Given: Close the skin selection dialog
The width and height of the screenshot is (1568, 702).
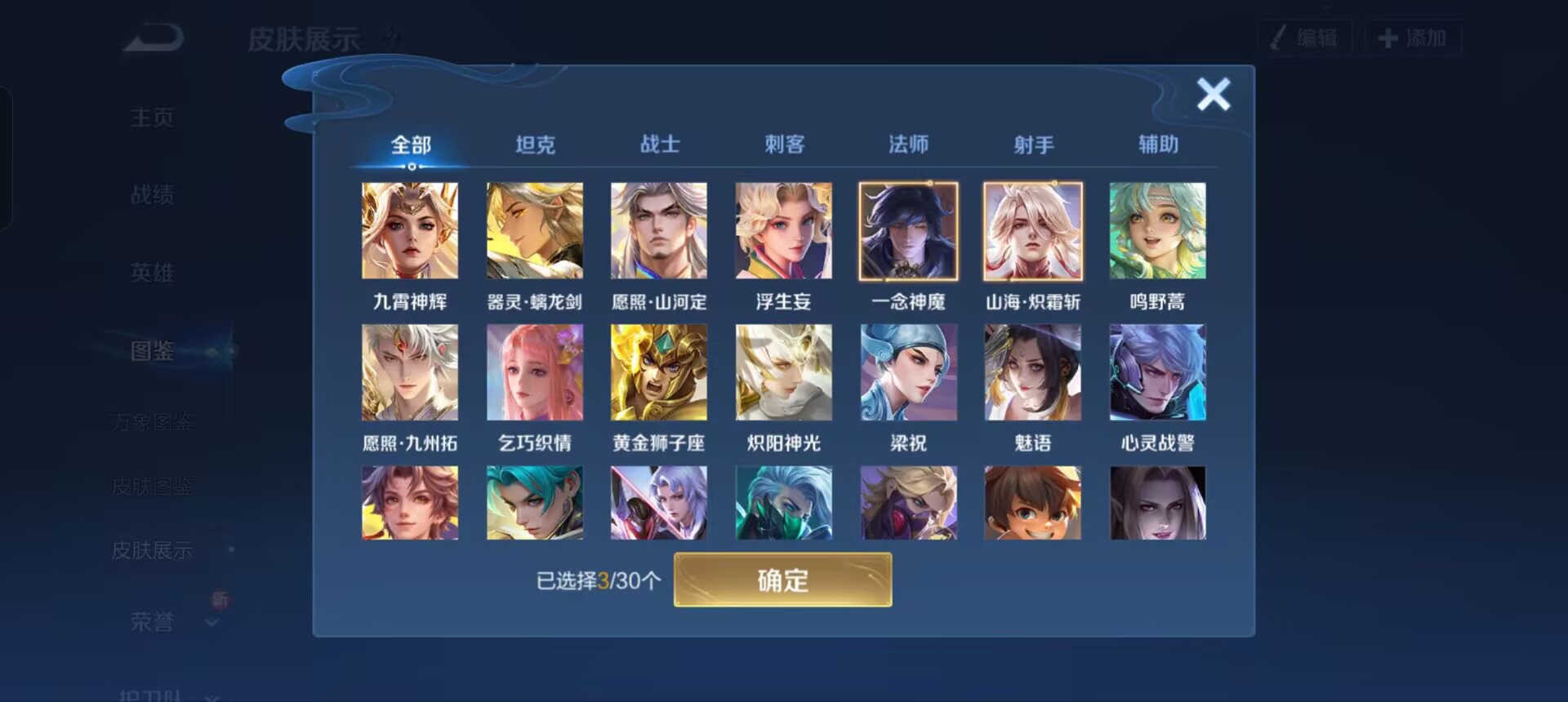Looking at the screenshot, I should coord(1214,94).
